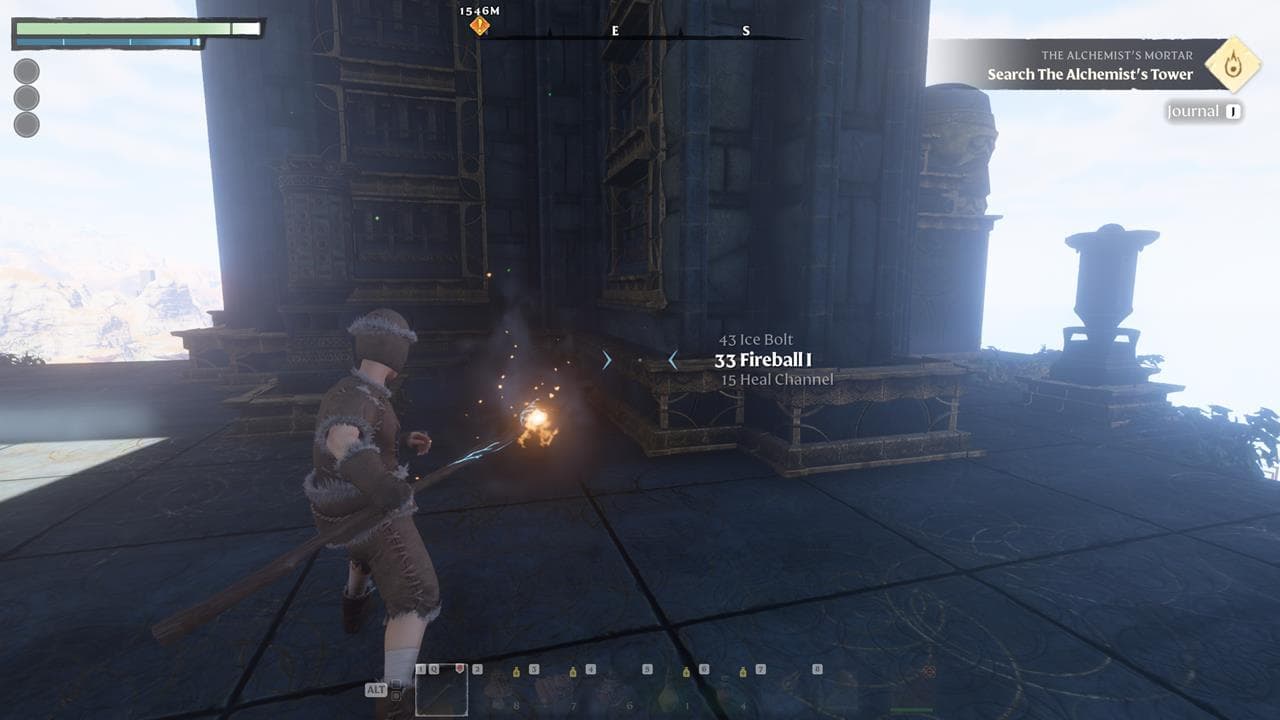Select the orange quest marker on the compass
Screen dimensions: 1280x720
click(x=480, y=26)
